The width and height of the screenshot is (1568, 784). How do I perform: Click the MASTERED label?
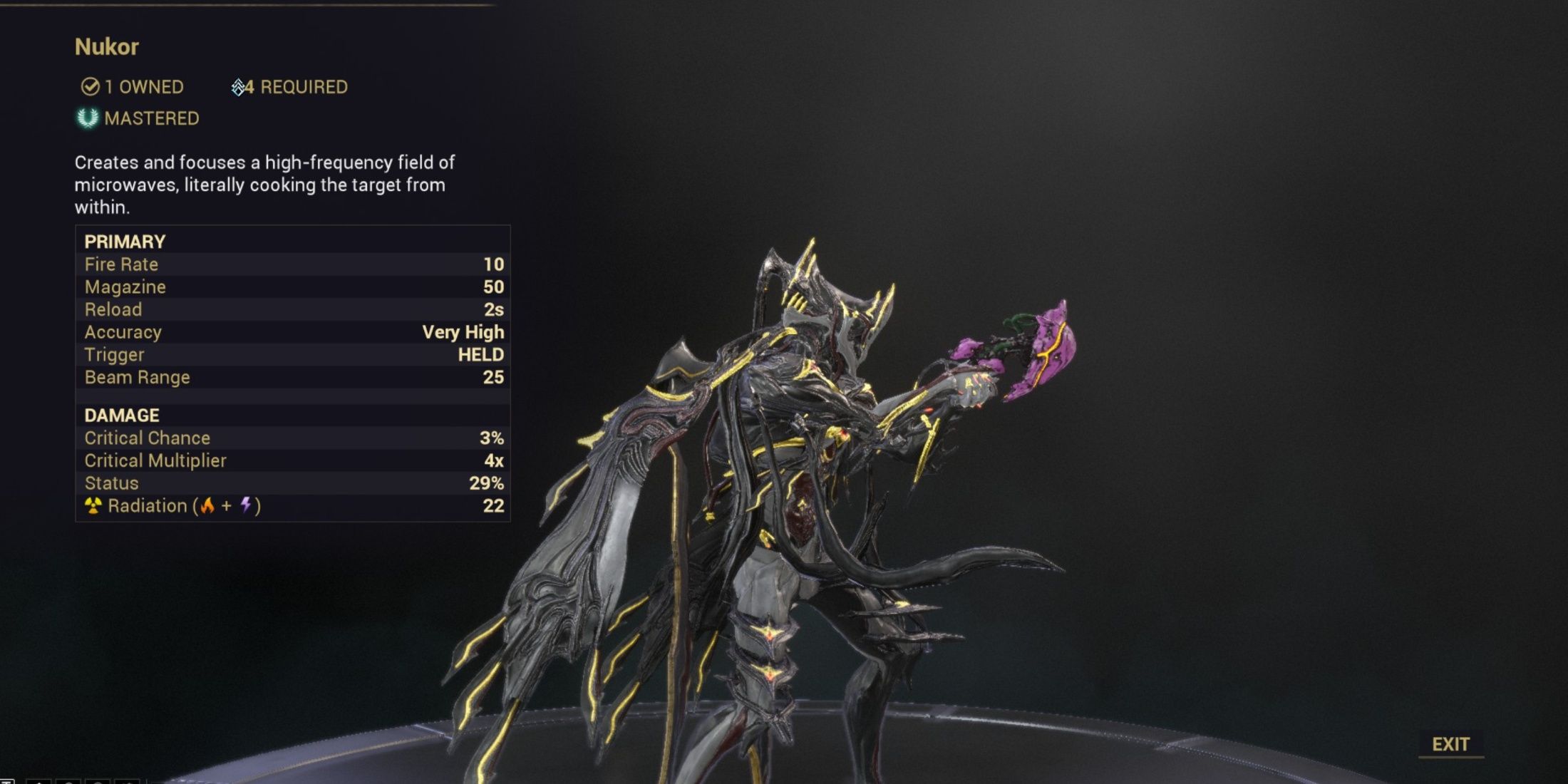click(152, 118)
